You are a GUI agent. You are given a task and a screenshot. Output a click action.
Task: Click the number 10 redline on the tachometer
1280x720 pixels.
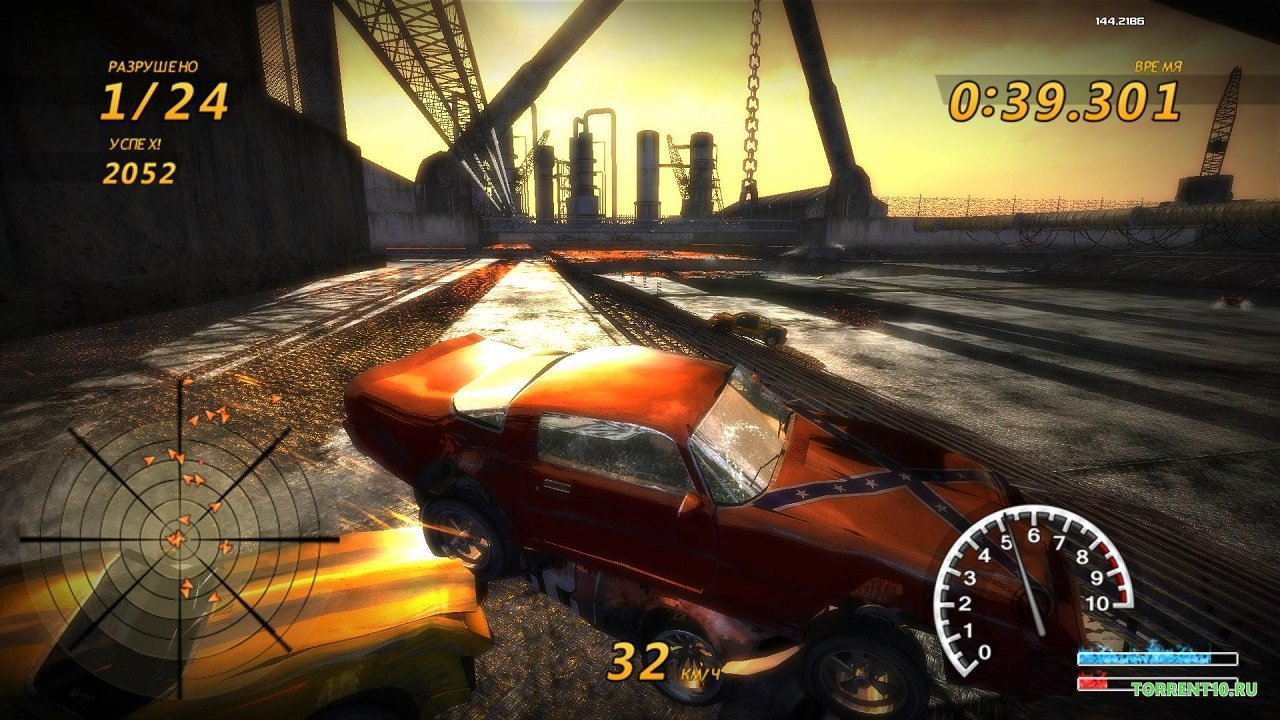1097,605
